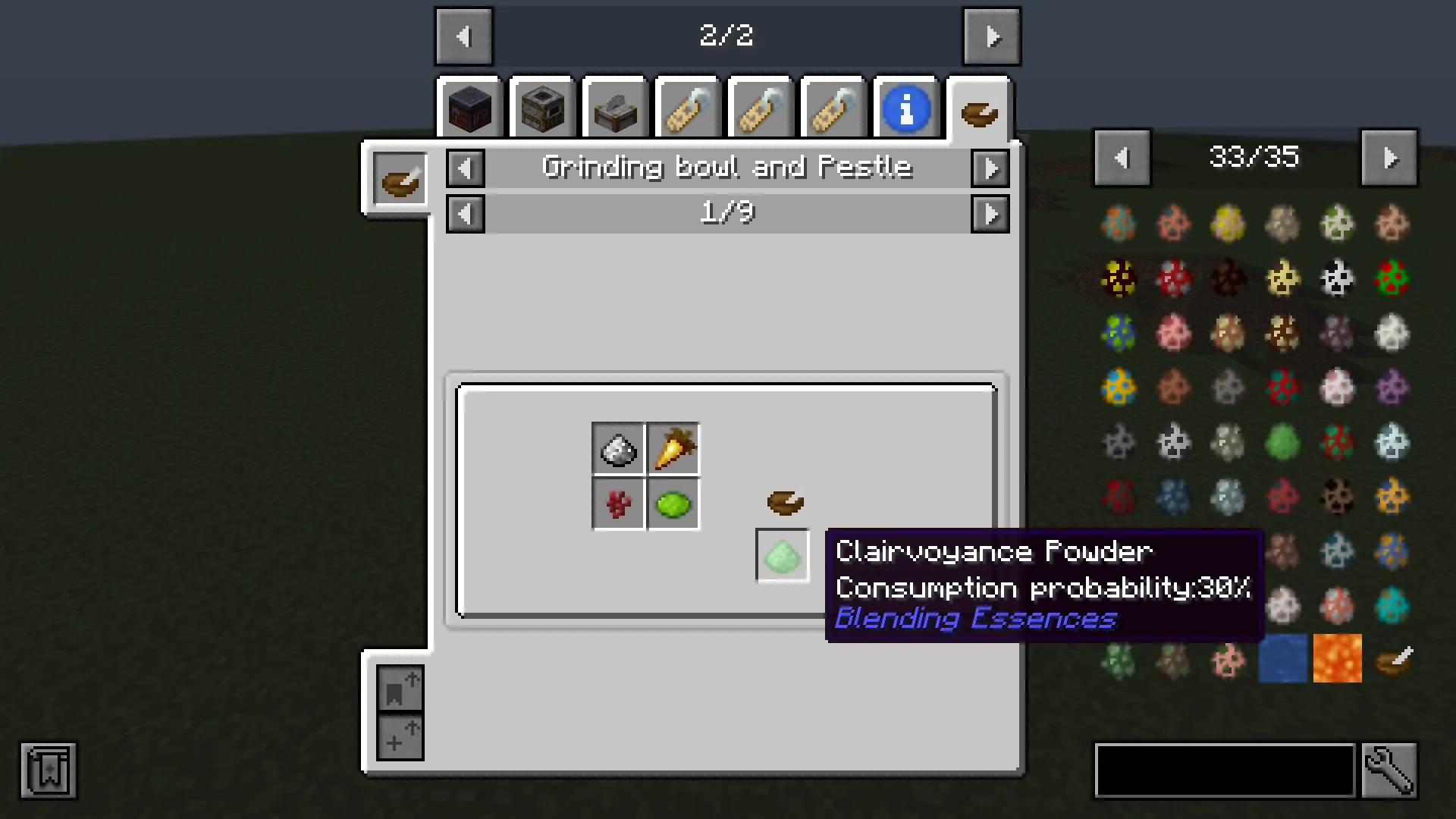Select the stonecutter-like category tab
The image size is (1456, 819).
pos(614,108)
